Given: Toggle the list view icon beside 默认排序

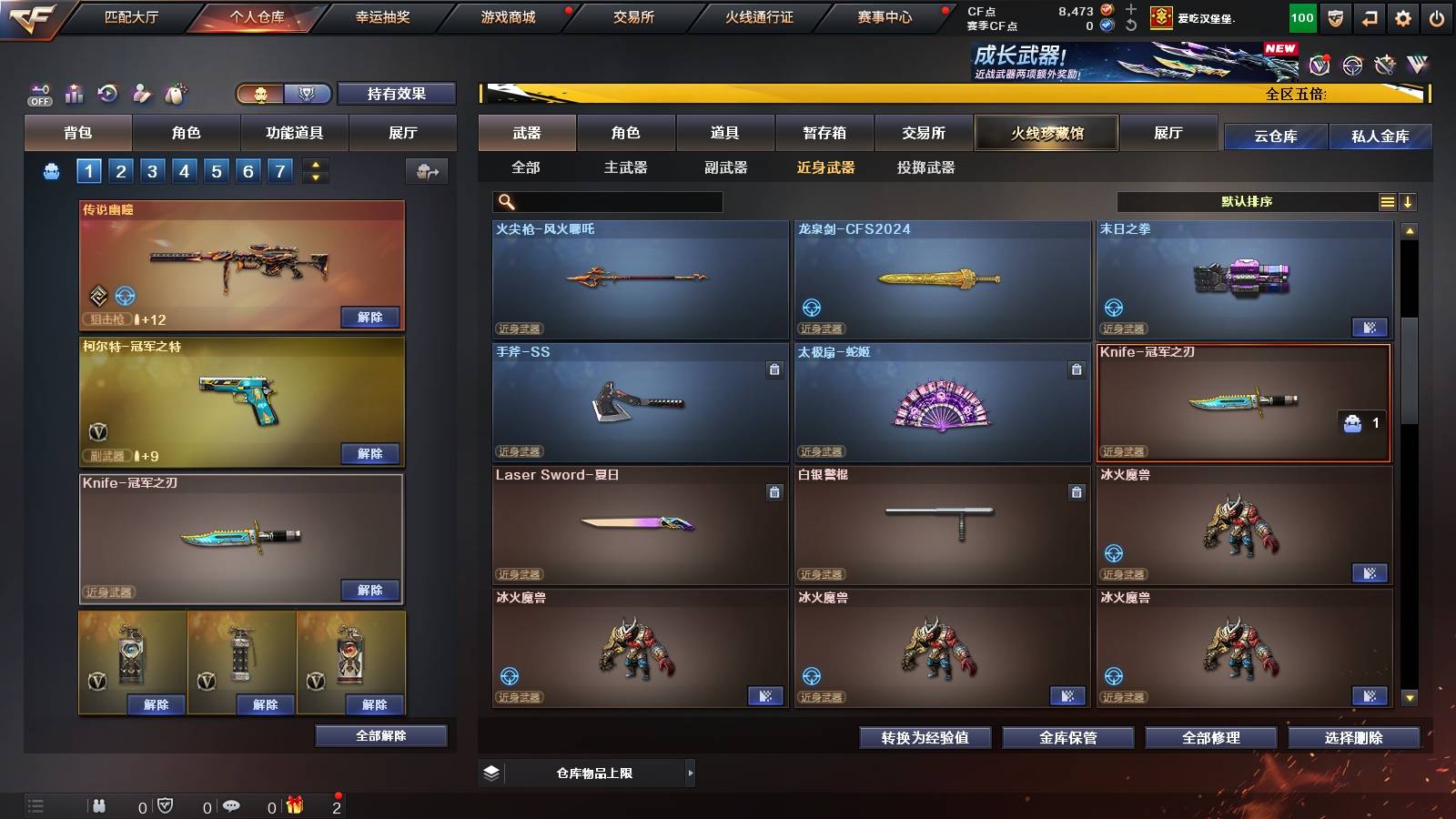Looking at the screenshot, I should (x=1388, y=201).
